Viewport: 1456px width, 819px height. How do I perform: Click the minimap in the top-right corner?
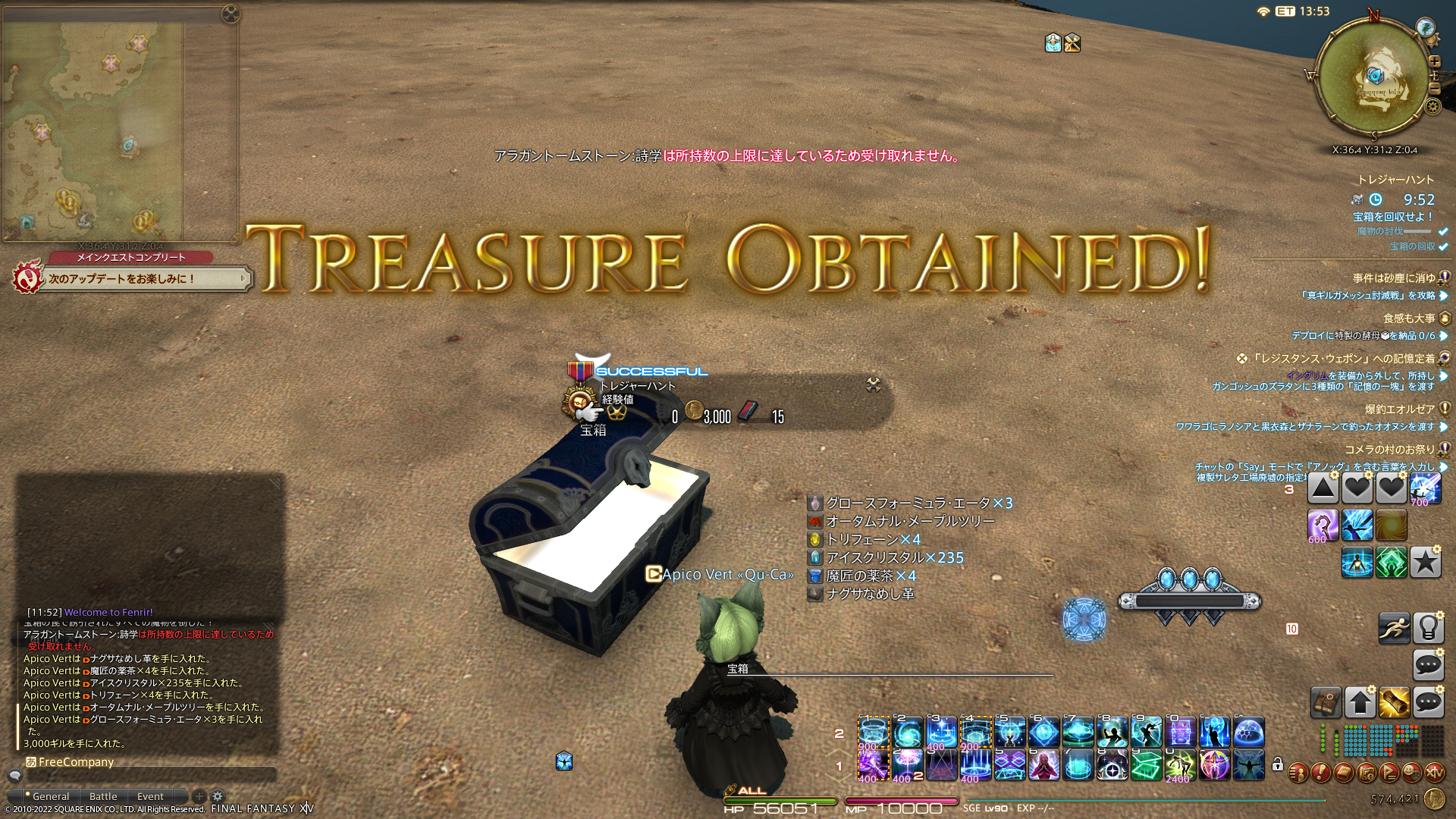click(x=1373, y=77)
